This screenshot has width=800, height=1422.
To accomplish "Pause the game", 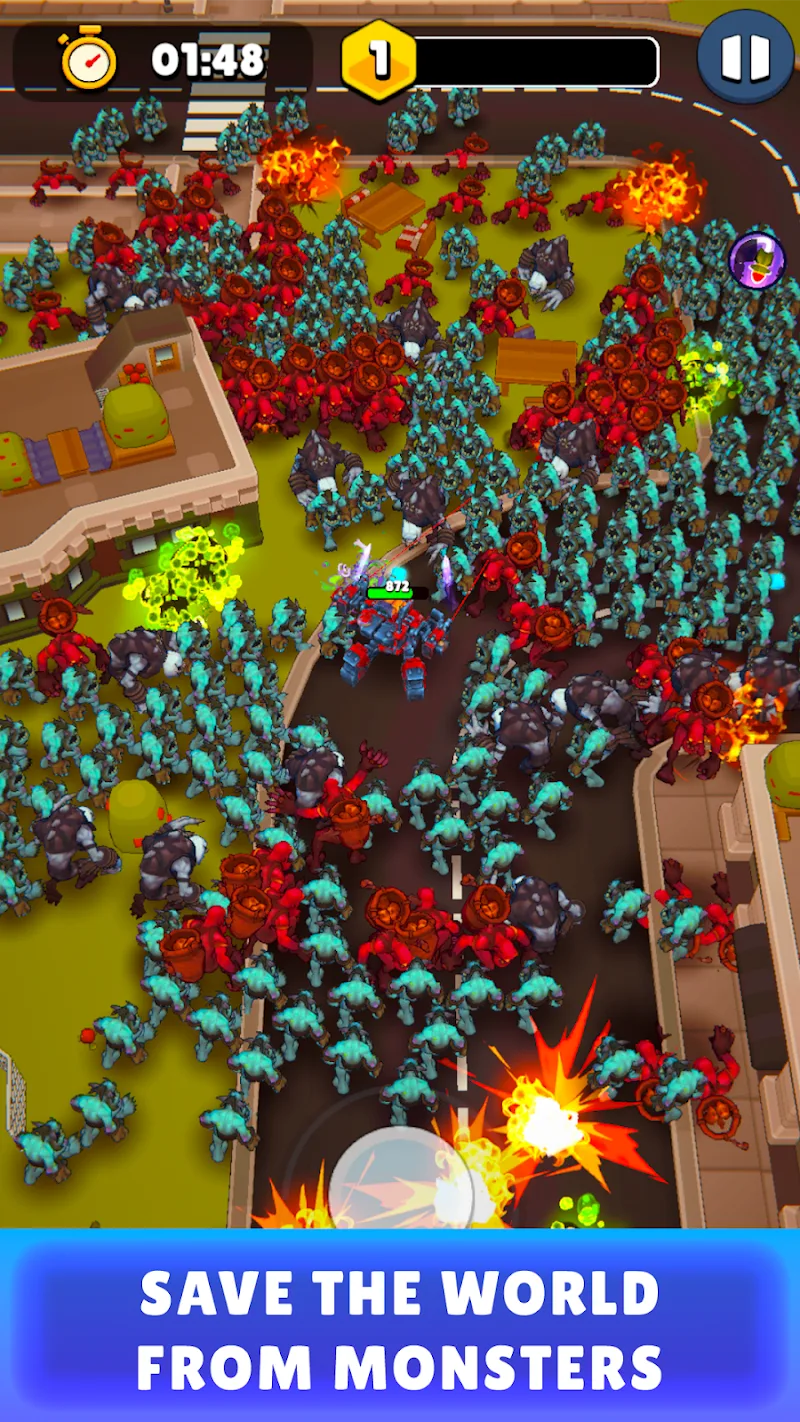I will click(745, 56).
